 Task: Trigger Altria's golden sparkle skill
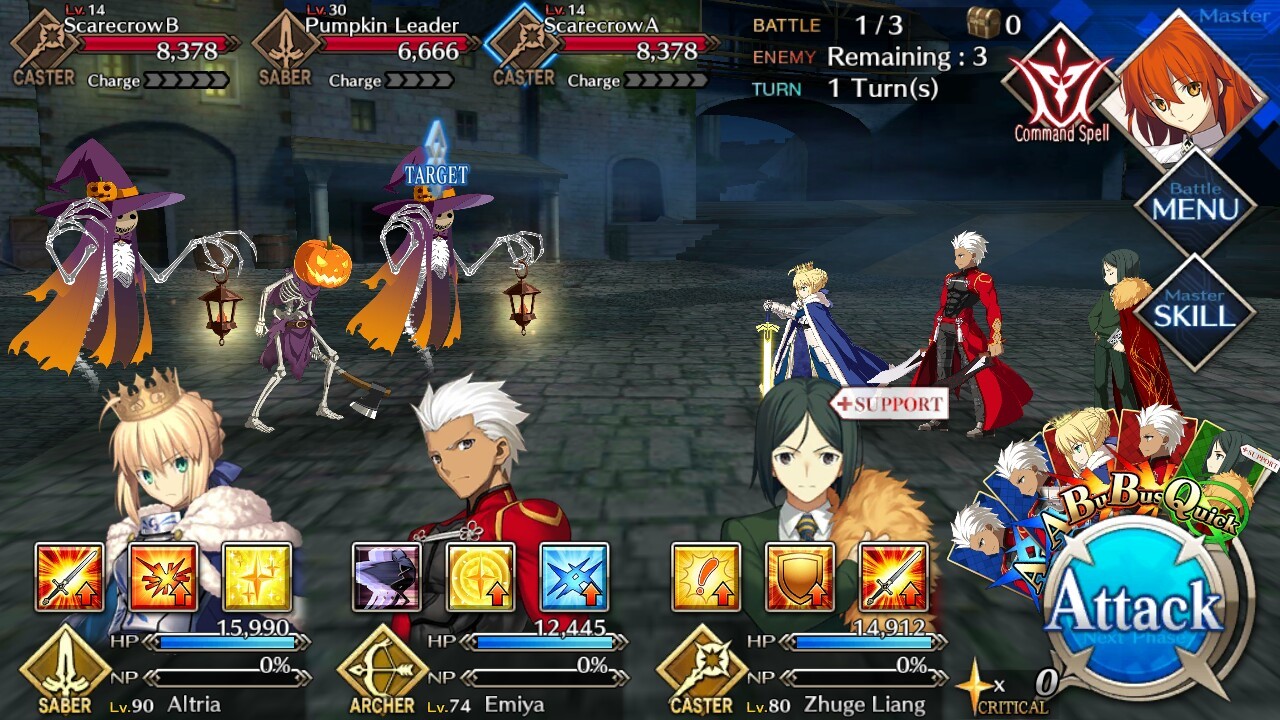click(257, 577)
